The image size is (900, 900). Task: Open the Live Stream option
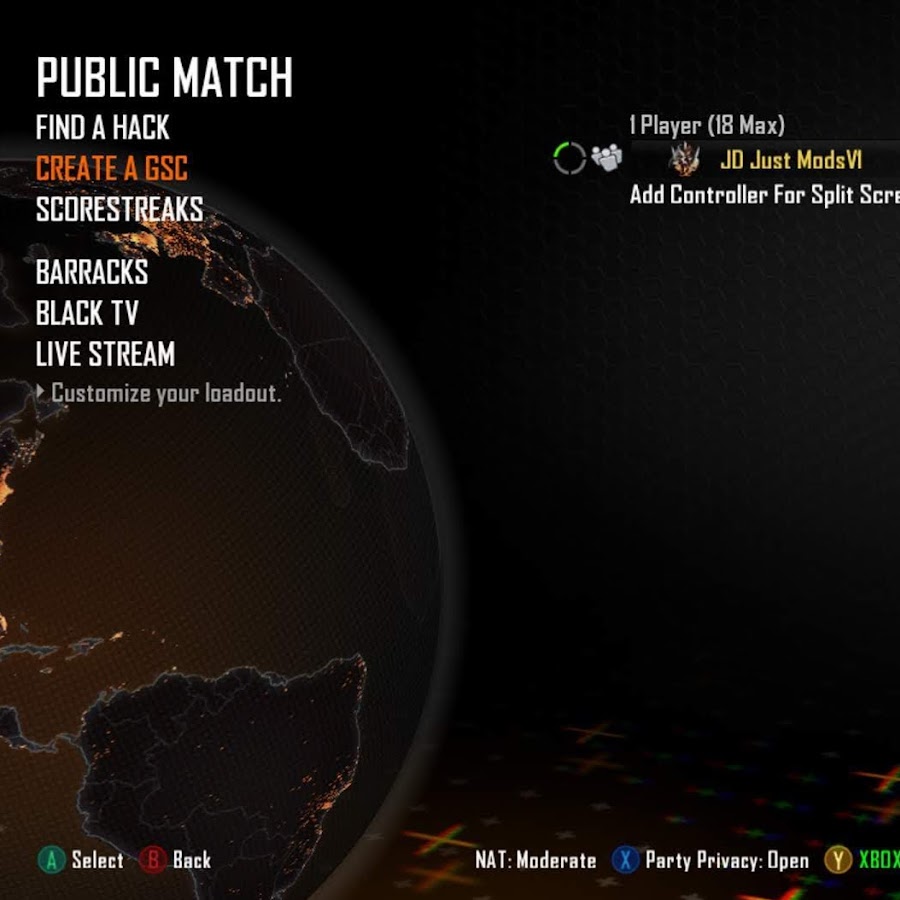tap(105, 354)
